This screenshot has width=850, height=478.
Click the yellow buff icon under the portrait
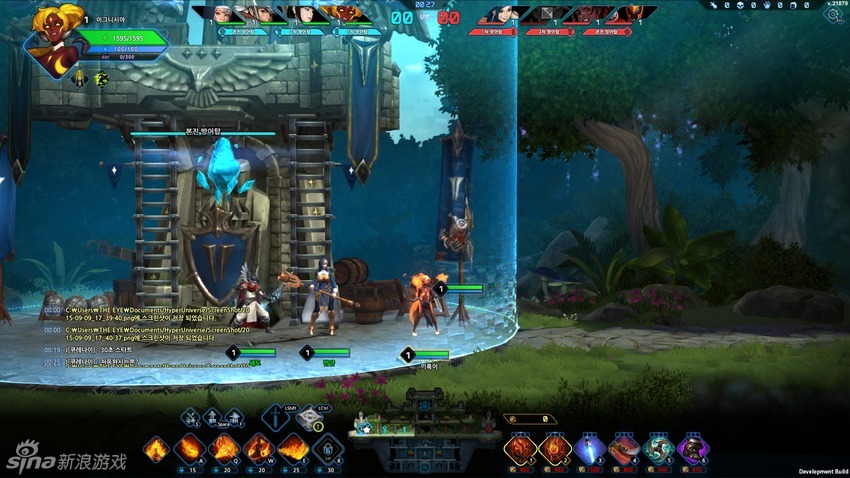[79, 79]
